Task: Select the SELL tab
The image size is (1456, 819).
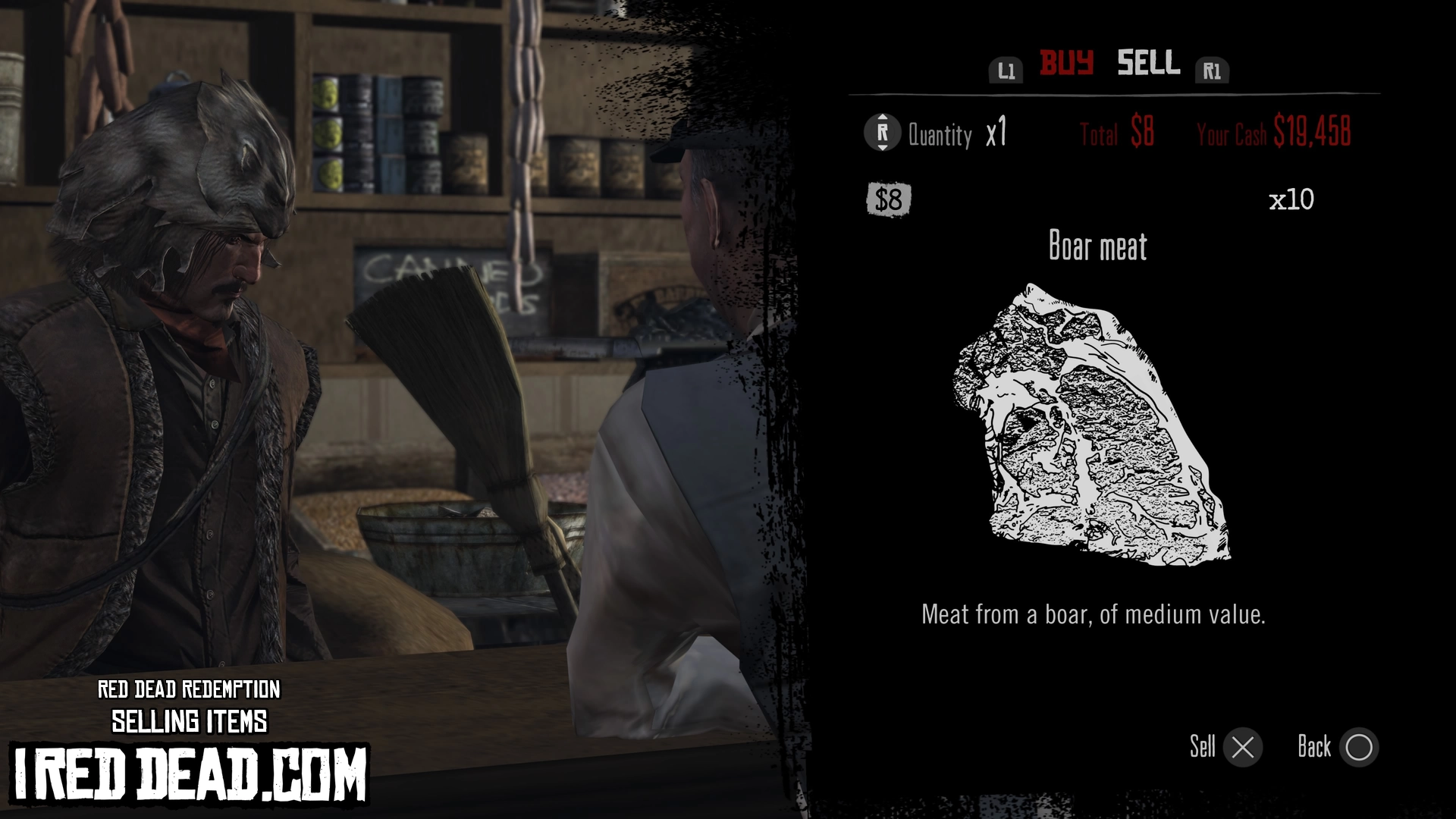Action: [1148, 63]
